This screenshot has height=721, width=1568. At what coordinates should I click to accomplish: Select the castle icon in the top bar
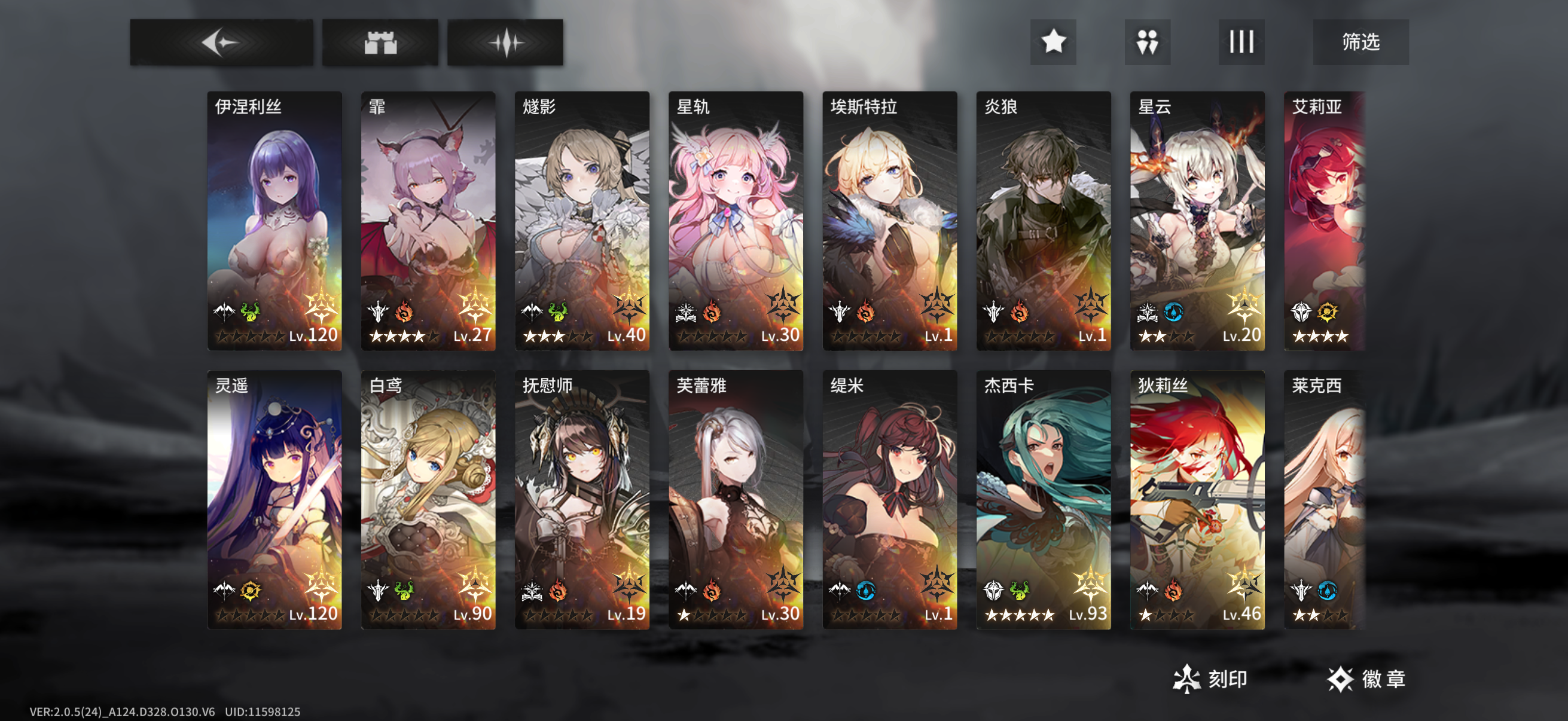click(382, 41)
